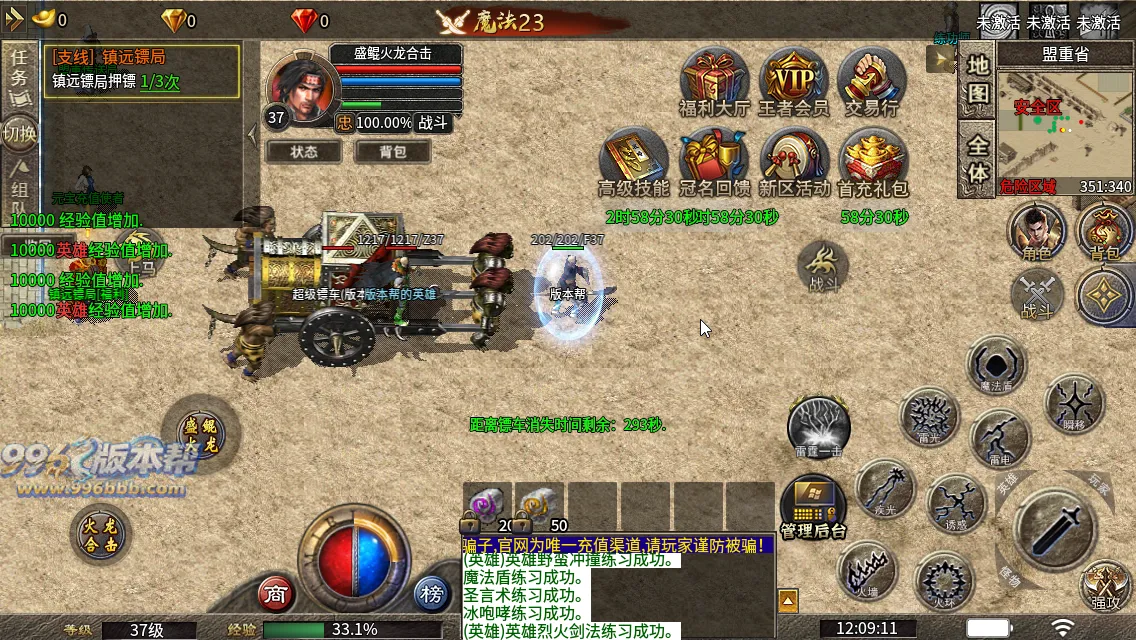Open the 福利大厅 gift box menu
The image size is (1136, 640).
tap(714, 77)
